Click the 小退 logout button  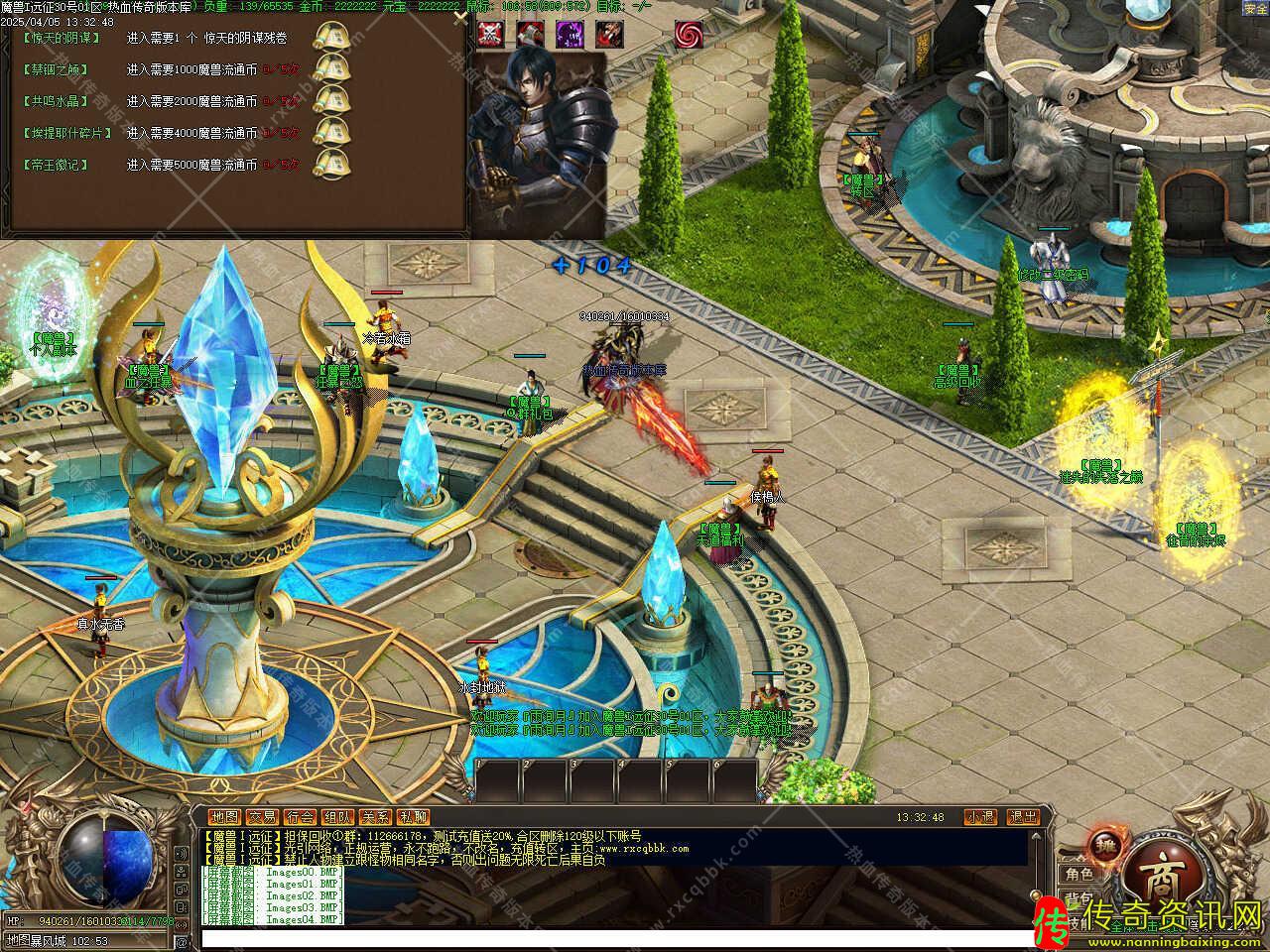[x=980, y=817]
